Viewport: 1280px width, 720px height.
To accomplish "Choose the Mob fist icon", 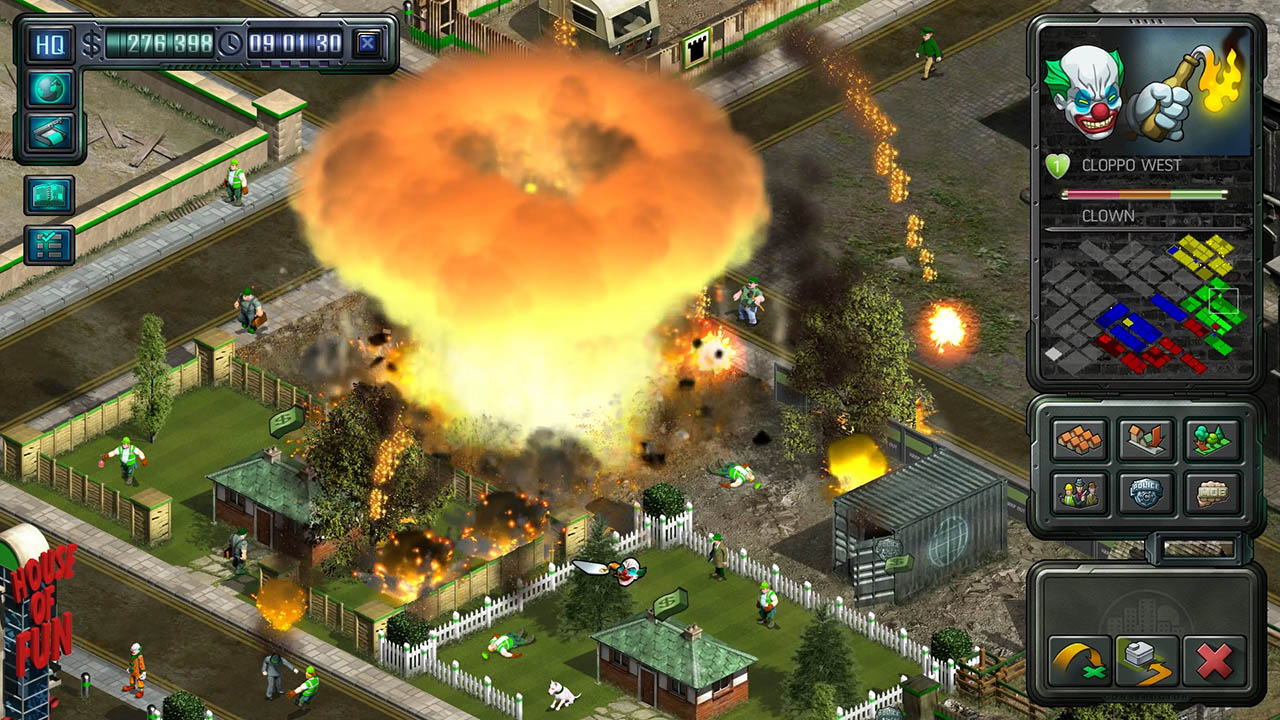I will point(1212,492).
